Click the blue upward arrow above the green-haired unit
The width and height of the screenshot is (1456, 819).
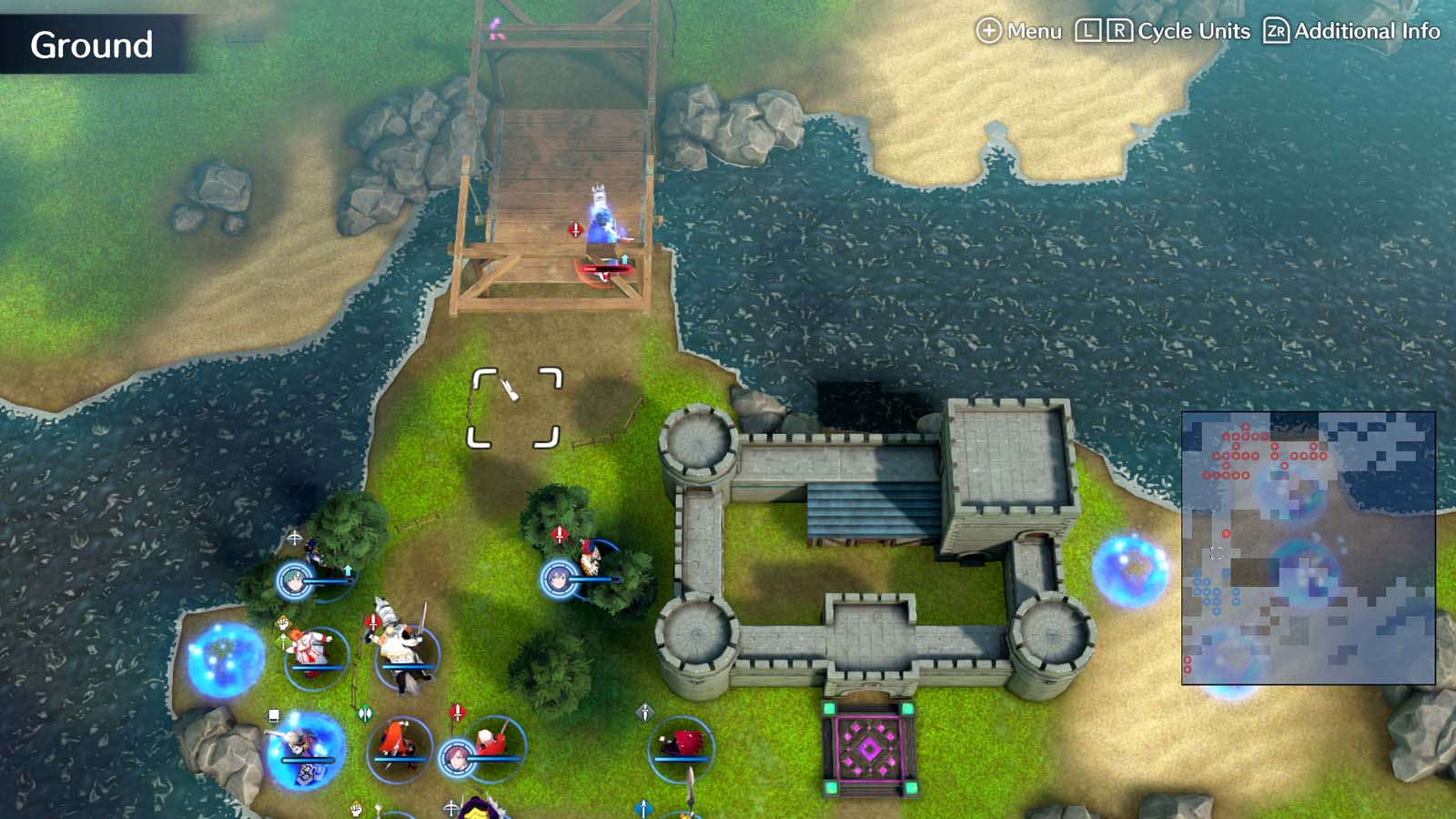click(x=349, y=569)
